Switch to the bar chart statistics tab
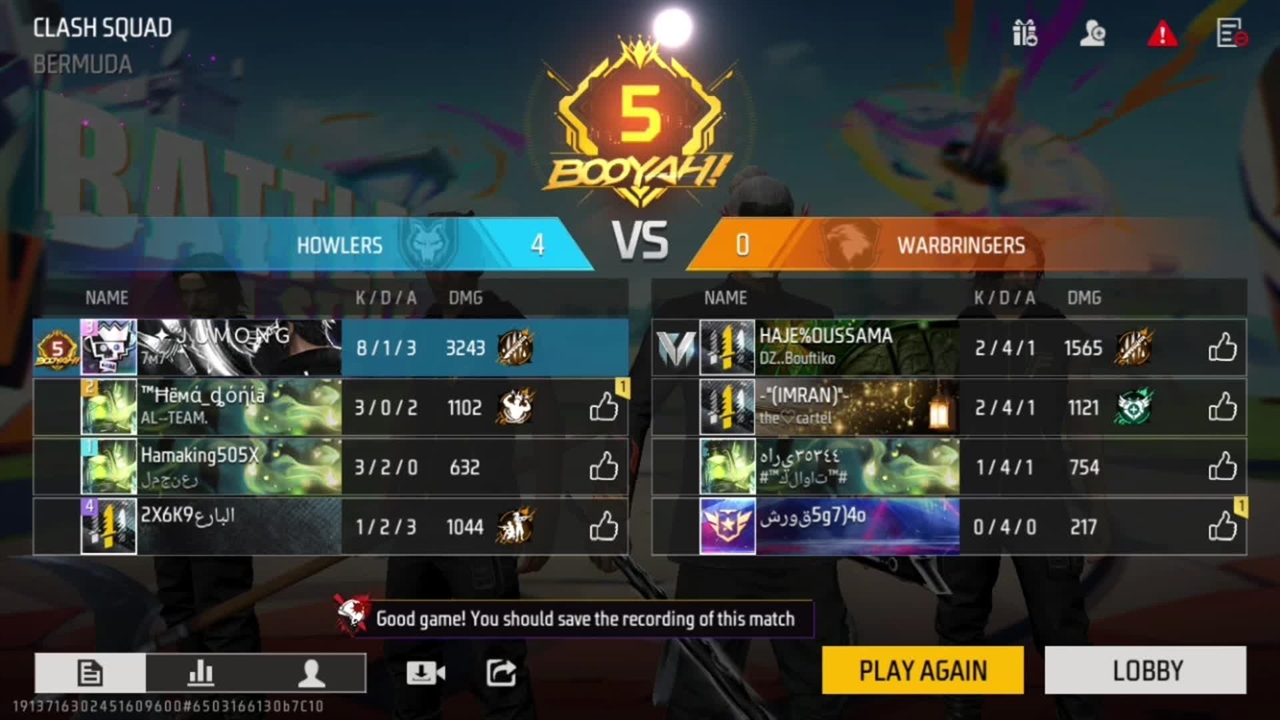The height and width of the screenshot is (720, 1280). (201, 673)
